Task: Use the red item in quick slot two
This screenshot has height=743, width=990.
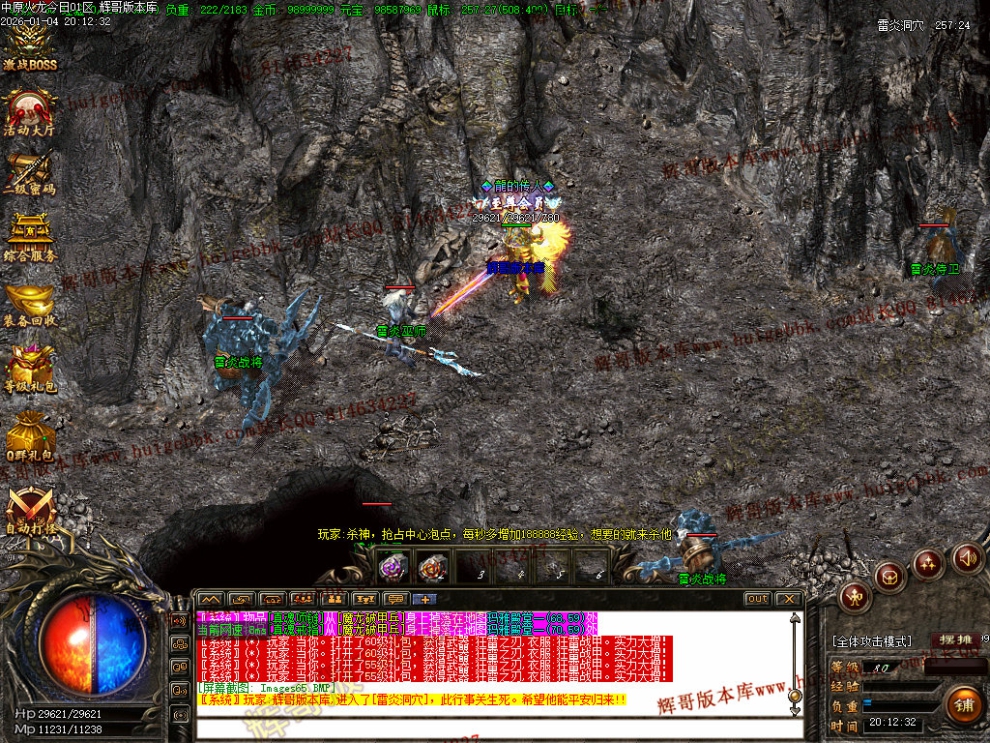Action: 432,567
